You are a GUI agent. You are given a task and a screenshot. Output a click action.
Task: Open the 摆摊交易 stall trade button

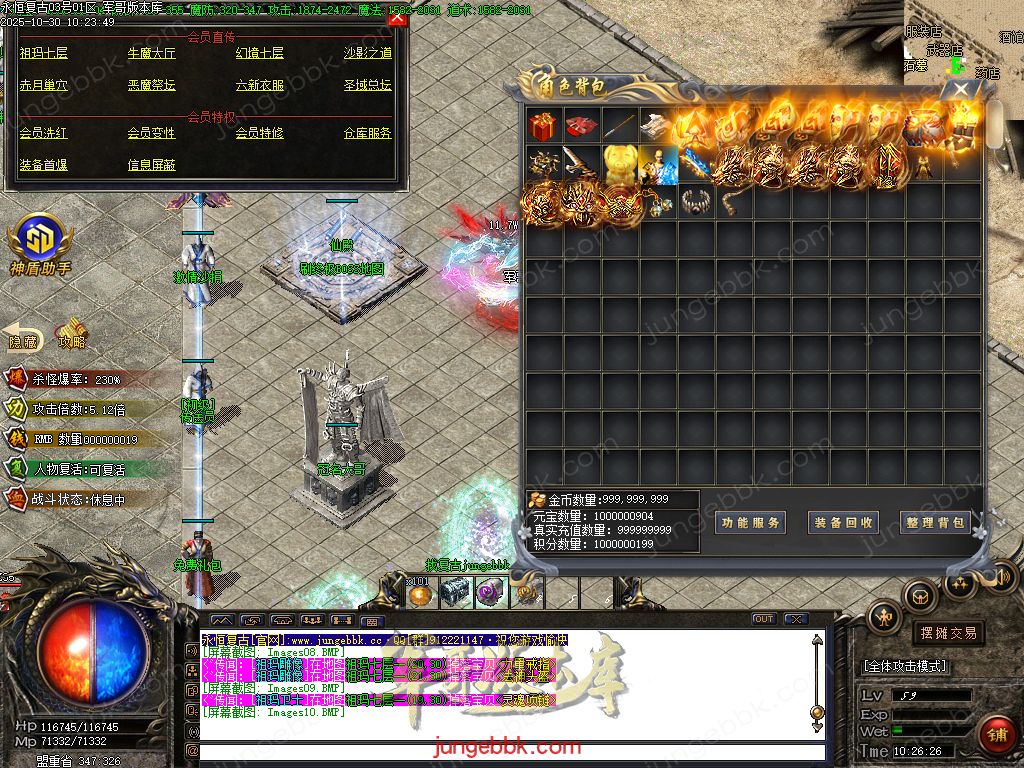[x=948, y=633]
